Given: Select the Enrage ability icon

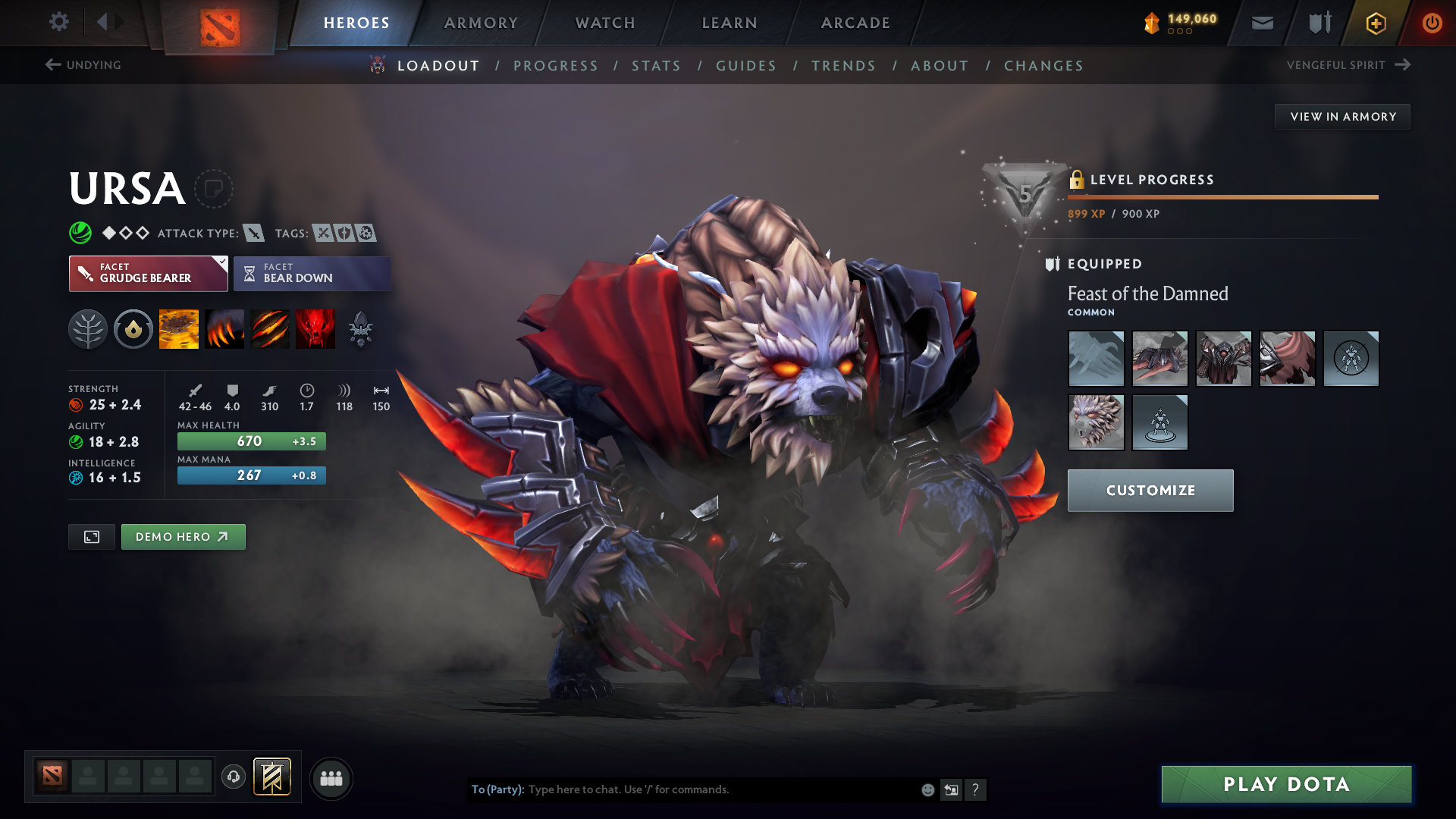Looking at the screenshot, I should pyautogui.click(x=315, y=329).
